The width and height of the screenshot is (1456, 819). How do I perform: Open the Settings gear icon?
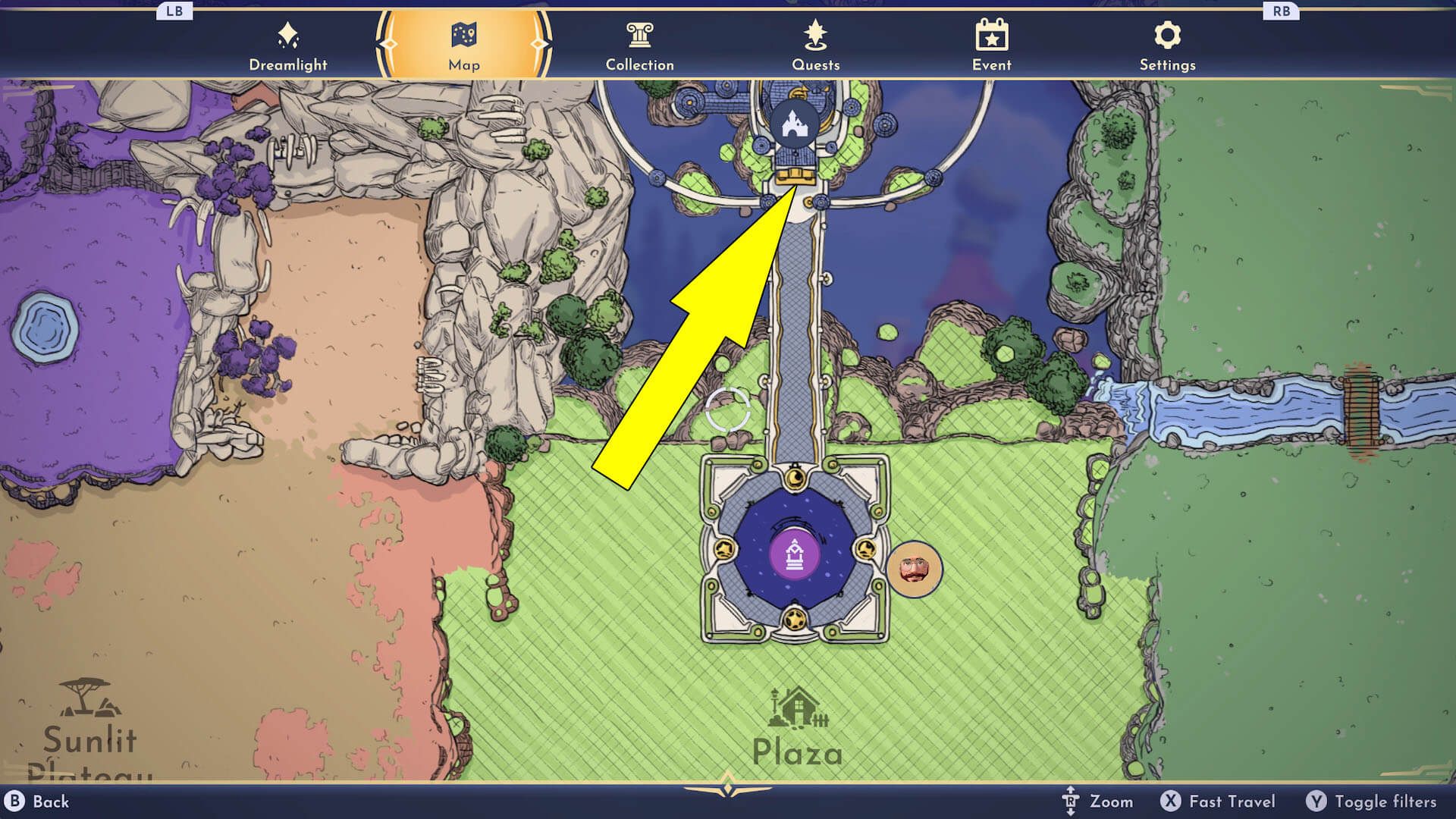(1167, 33)
